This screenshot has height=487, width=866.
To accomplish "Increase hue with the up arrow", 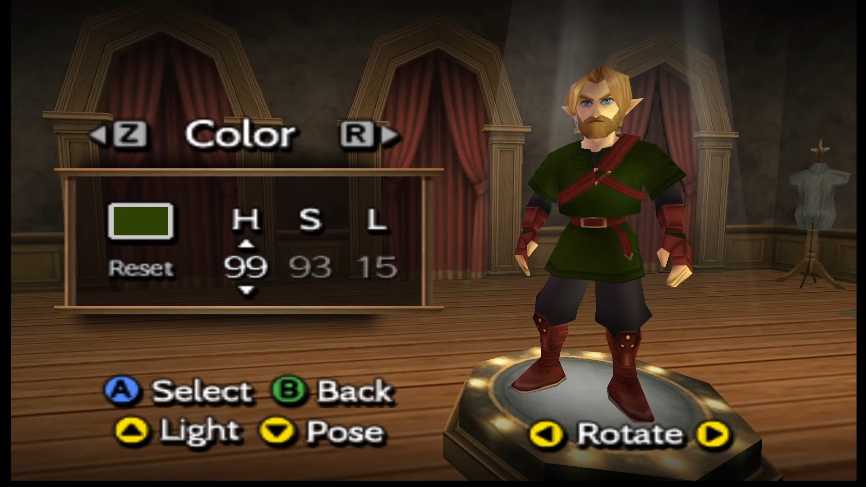I will coord(246,243).
